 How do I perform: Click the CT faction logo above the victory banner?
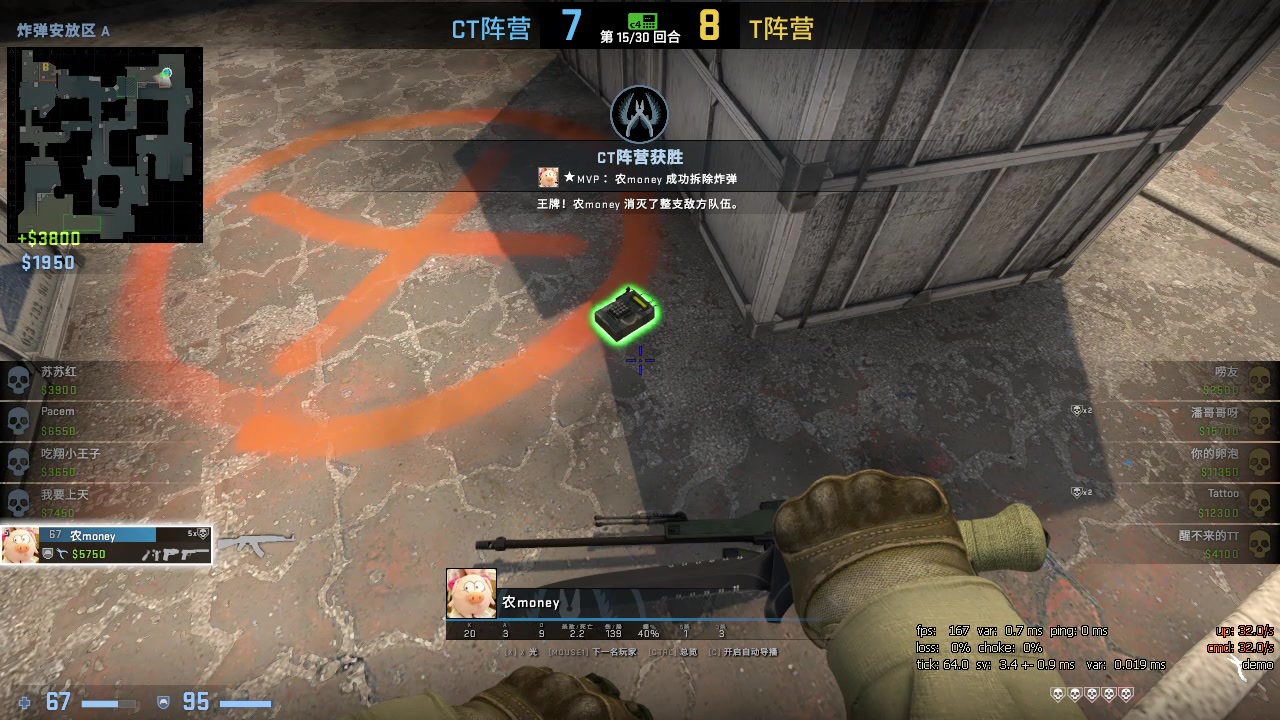pos(639,113)
